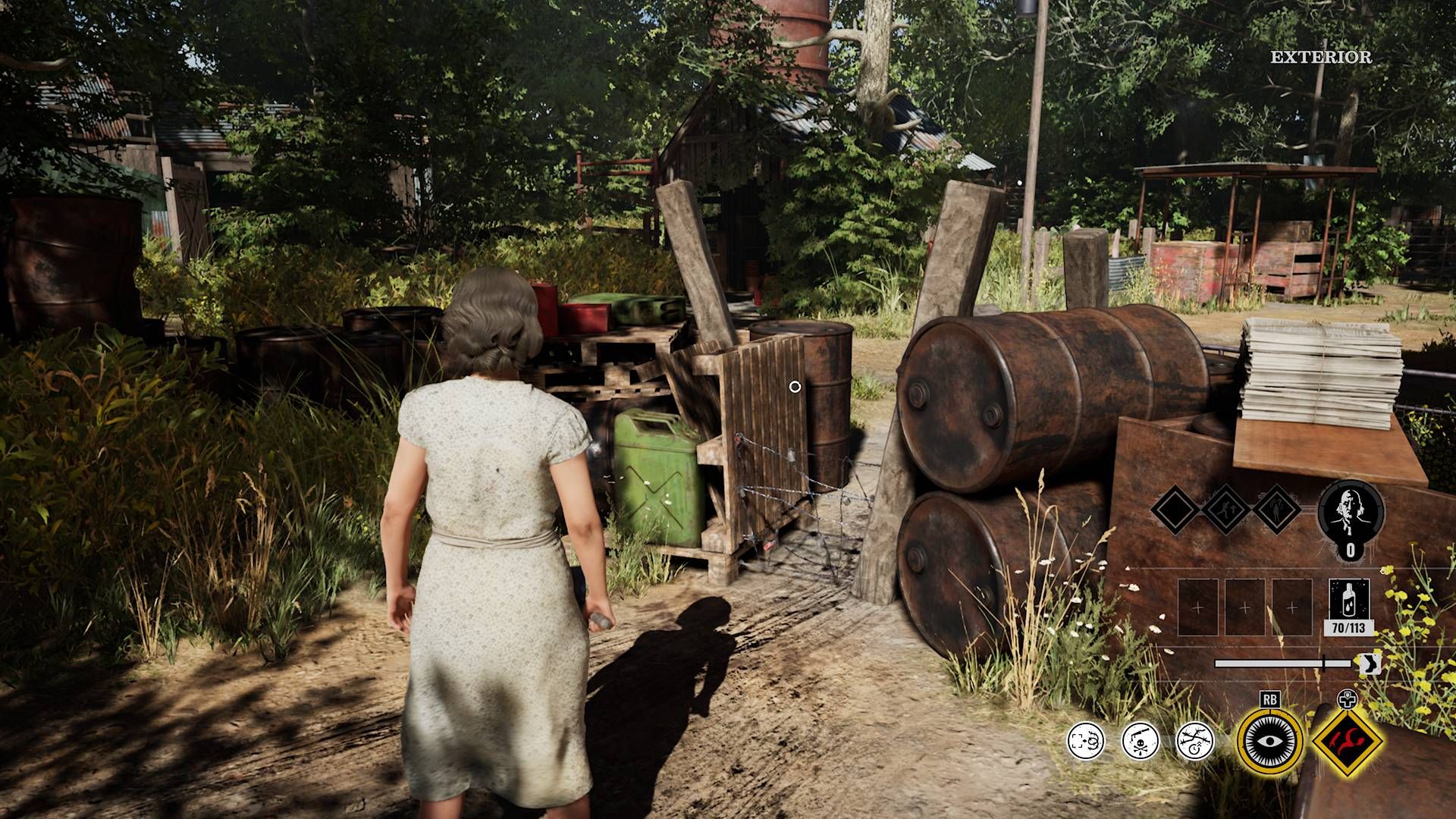Click the 70/113 blood counter
The height and width of the screenshot is (819, 1456).
point(1347,628)
